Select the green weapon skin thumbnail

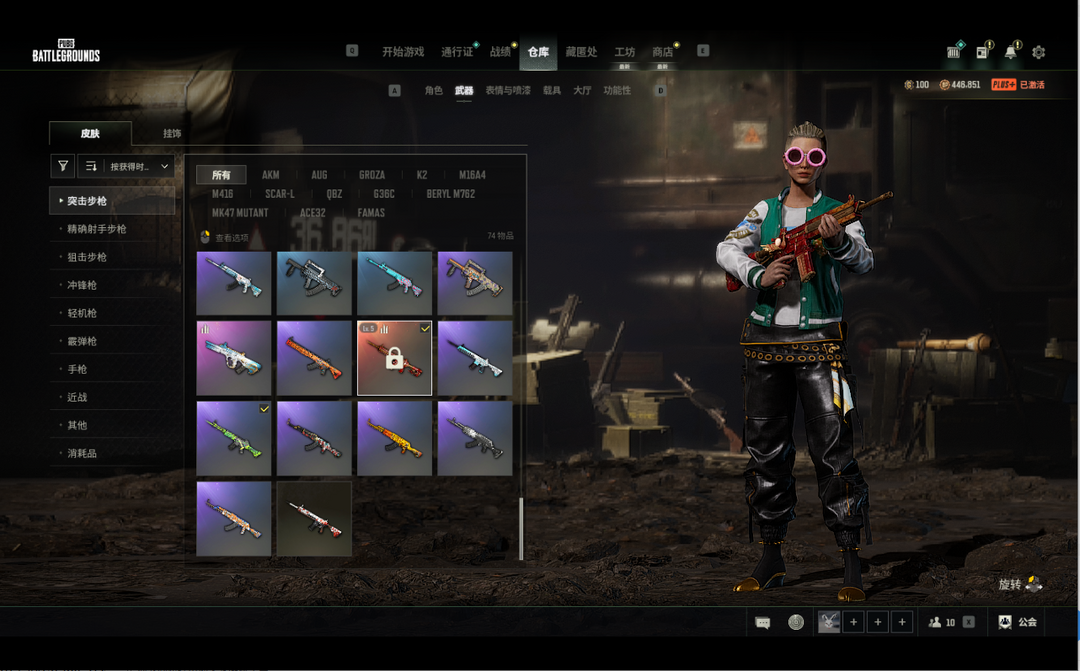coord(234,438)
